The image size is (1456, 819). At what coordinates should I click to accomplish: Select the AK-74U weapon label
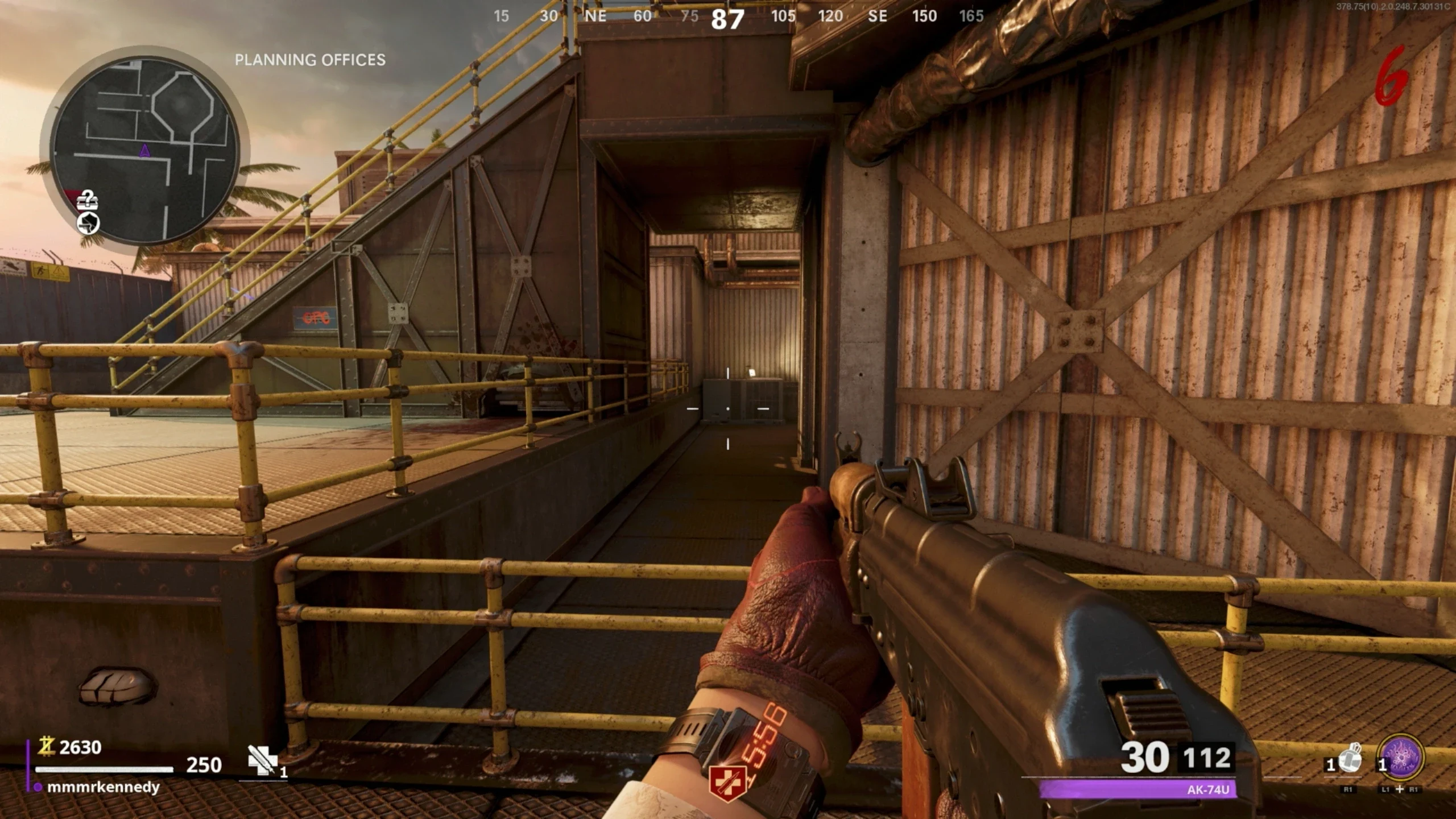[1208, 789]
